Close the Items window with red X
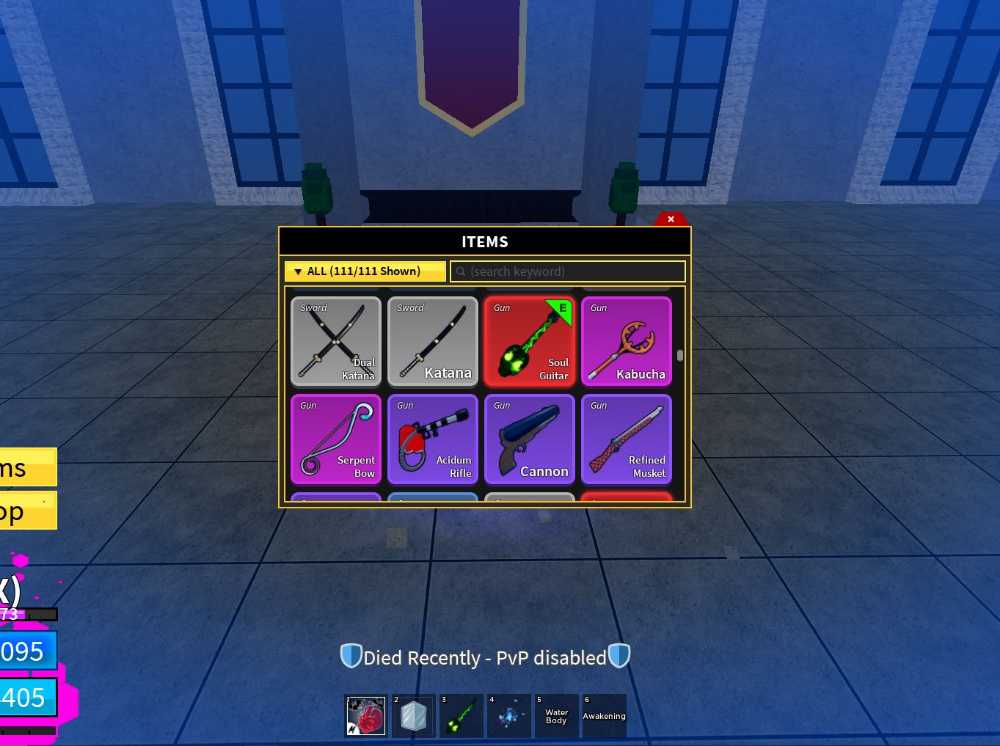Viewport: 1000px width, 746px height. click(x=671, y=219)
